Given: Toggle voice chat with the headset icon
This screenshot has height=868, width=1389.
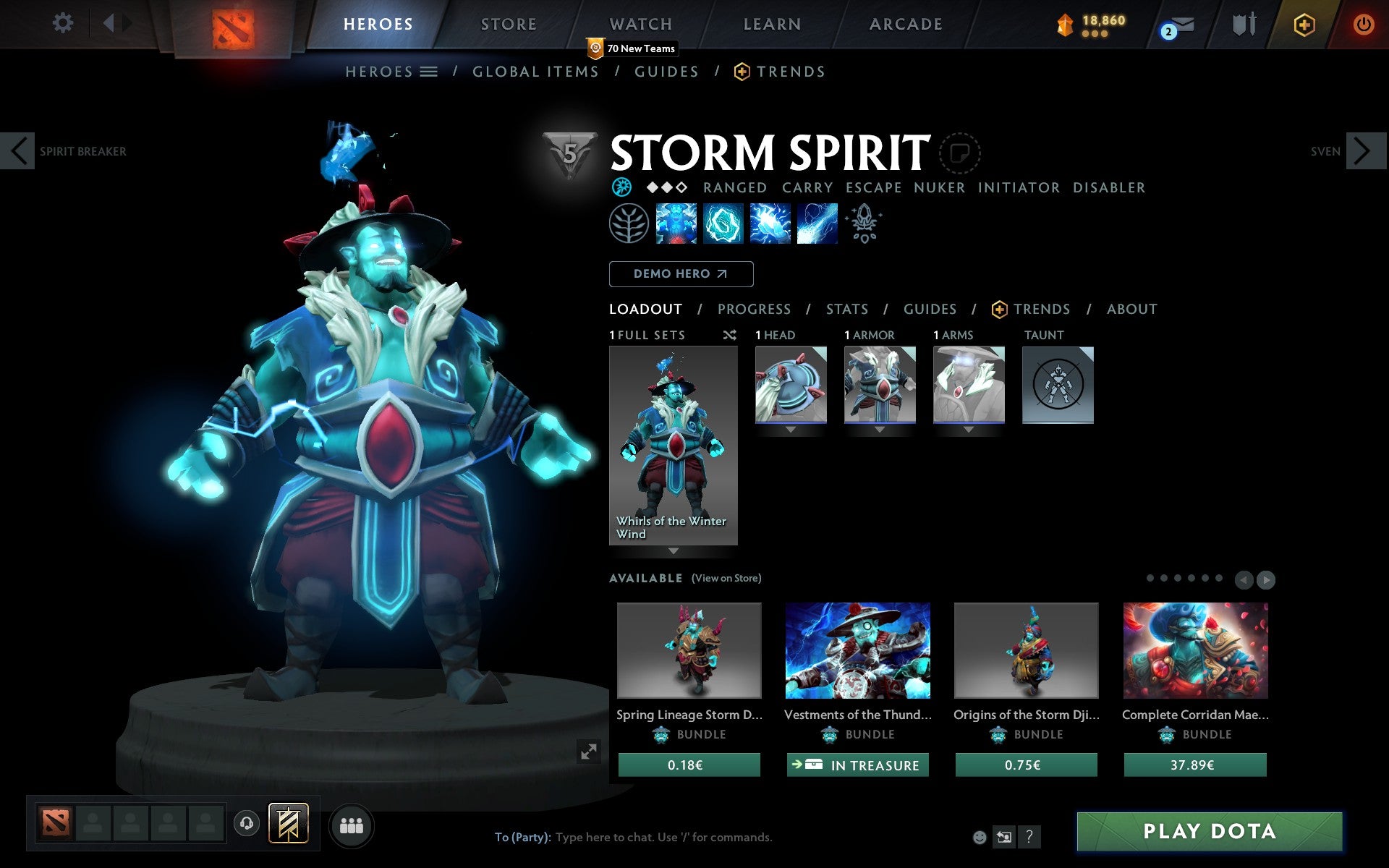Looking at the screenshot, I should (x=247, y=823).
